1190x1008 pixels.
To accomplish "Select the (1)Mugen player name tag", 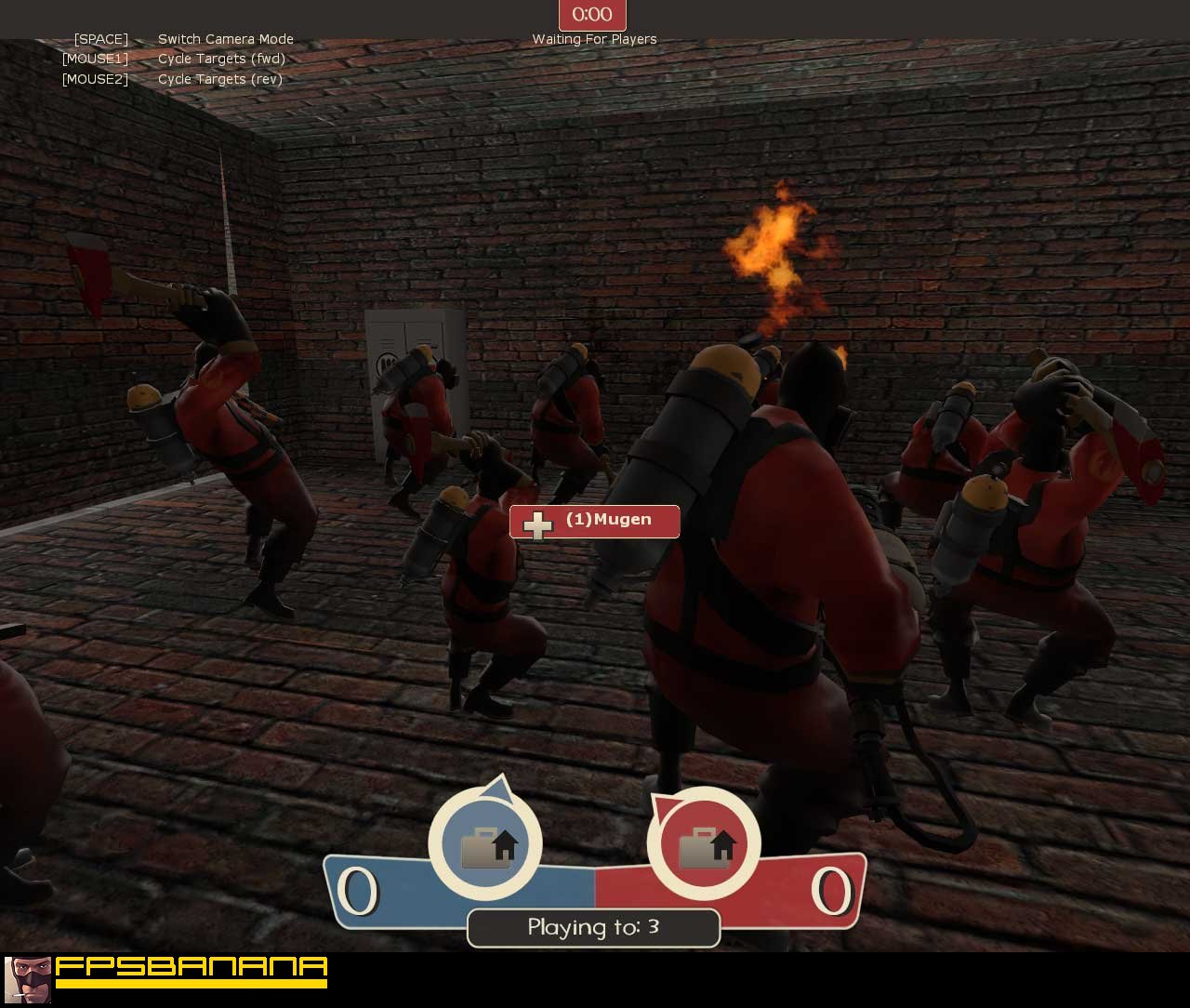I will coord(595,522).
